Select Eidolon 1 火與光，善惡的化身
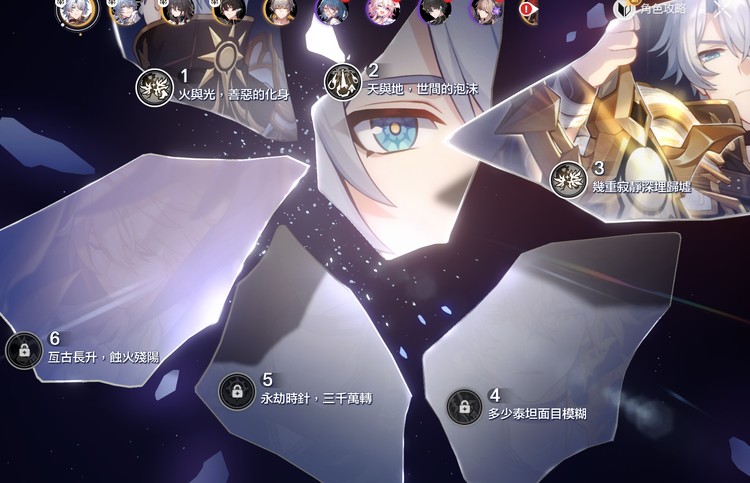Image resolution: width=750 pixels, height=483 pixels. (x=155, y=86)
